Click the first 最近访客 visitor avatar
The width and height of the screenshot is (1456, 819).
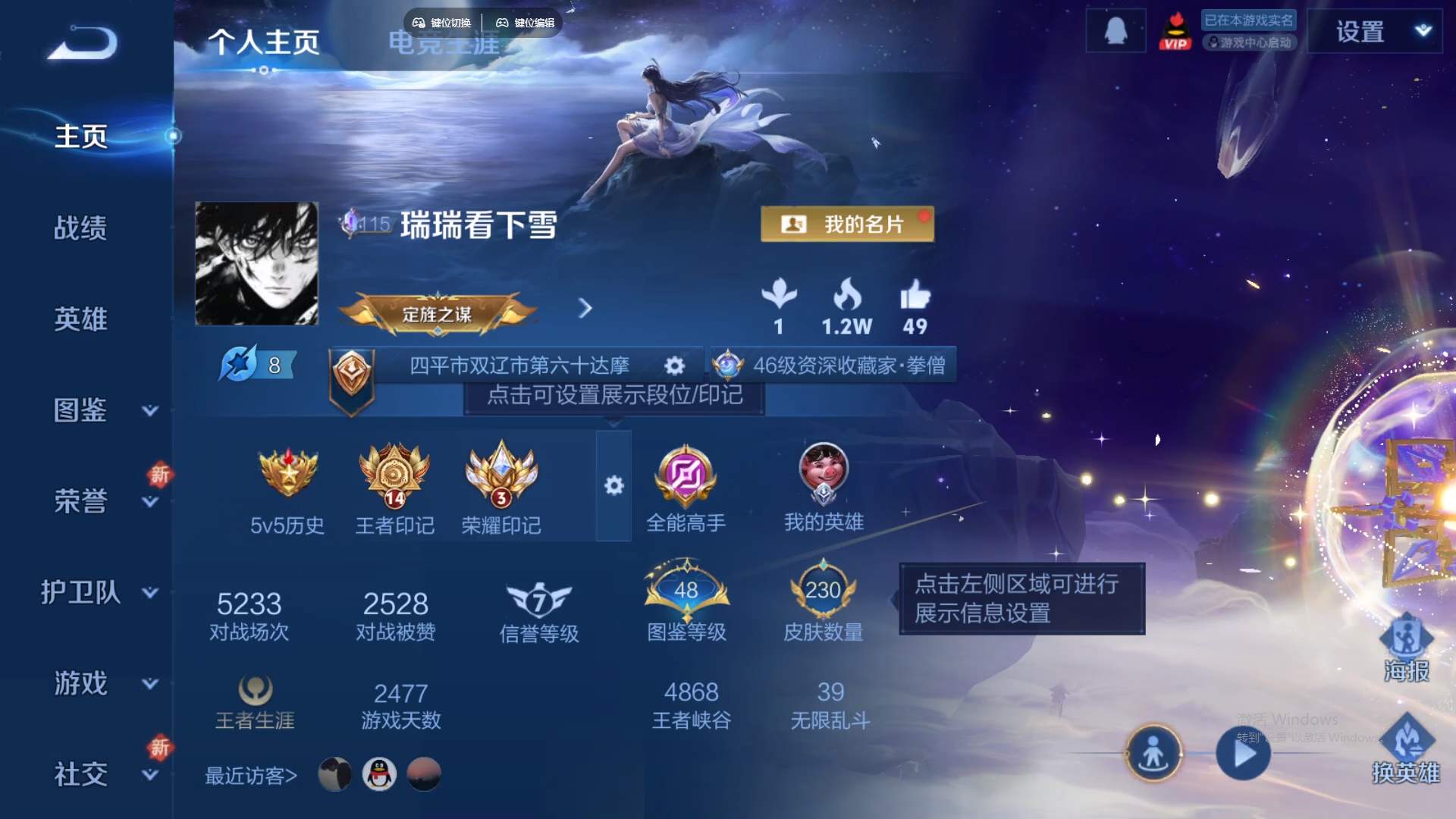tap(336, 776)
